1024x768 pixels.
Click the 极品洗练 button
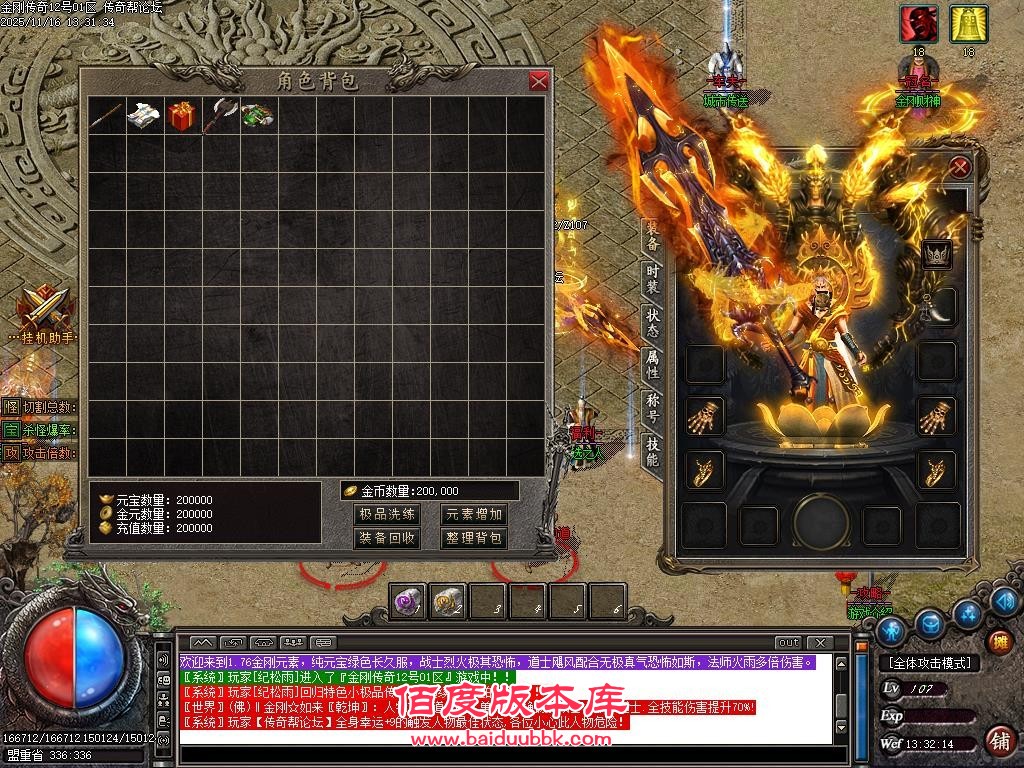point(386,514)
